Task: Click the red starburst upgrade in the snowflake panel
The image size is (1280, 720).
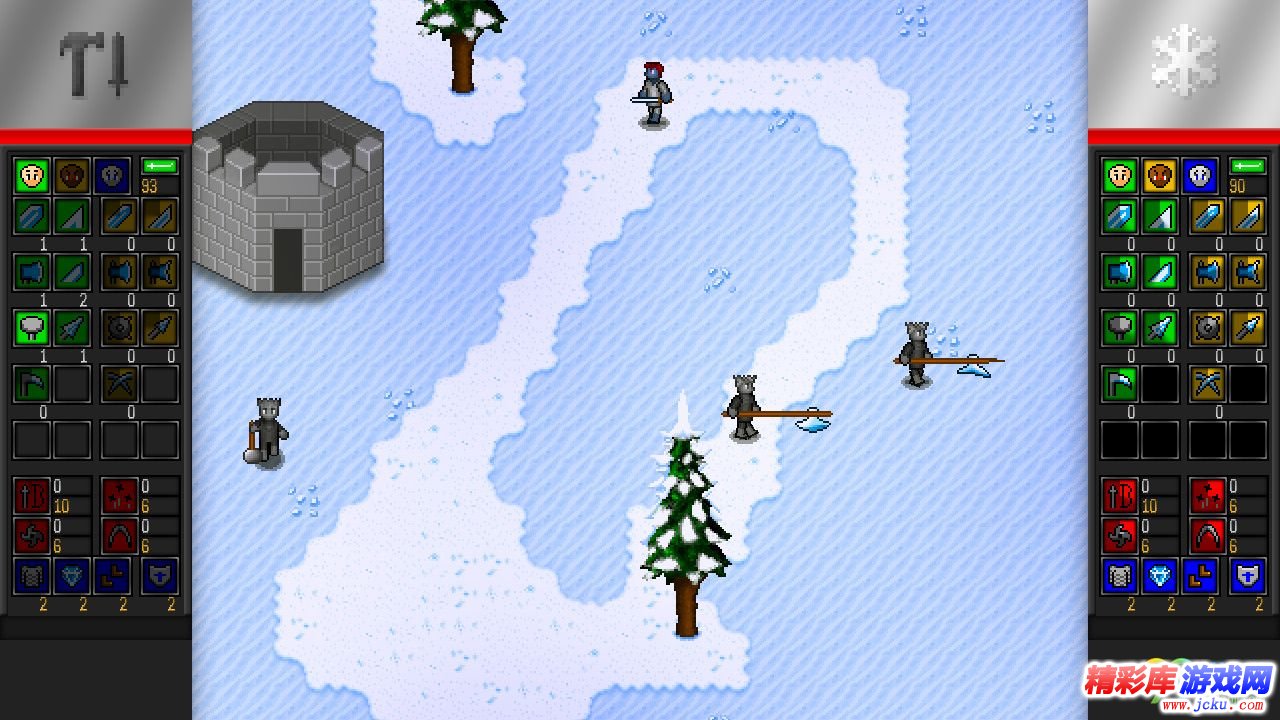Action: 1207,495
